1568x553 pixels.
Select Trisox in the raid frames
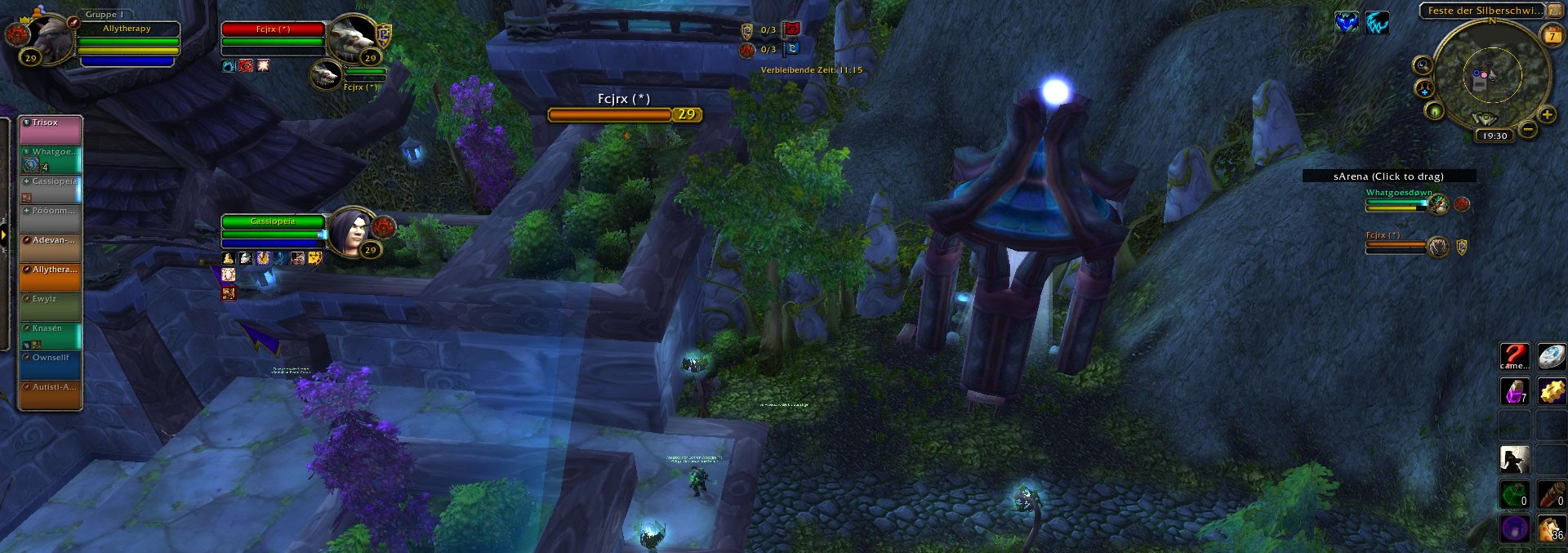(x=50, y=130)
